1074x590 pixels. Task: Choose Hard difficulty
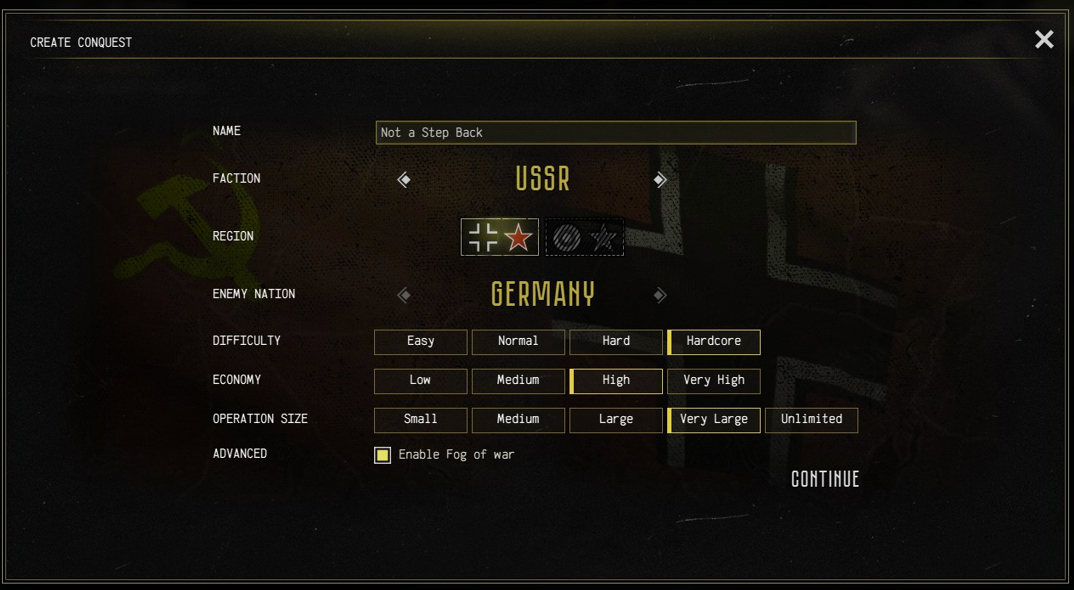tap(616, 342)
